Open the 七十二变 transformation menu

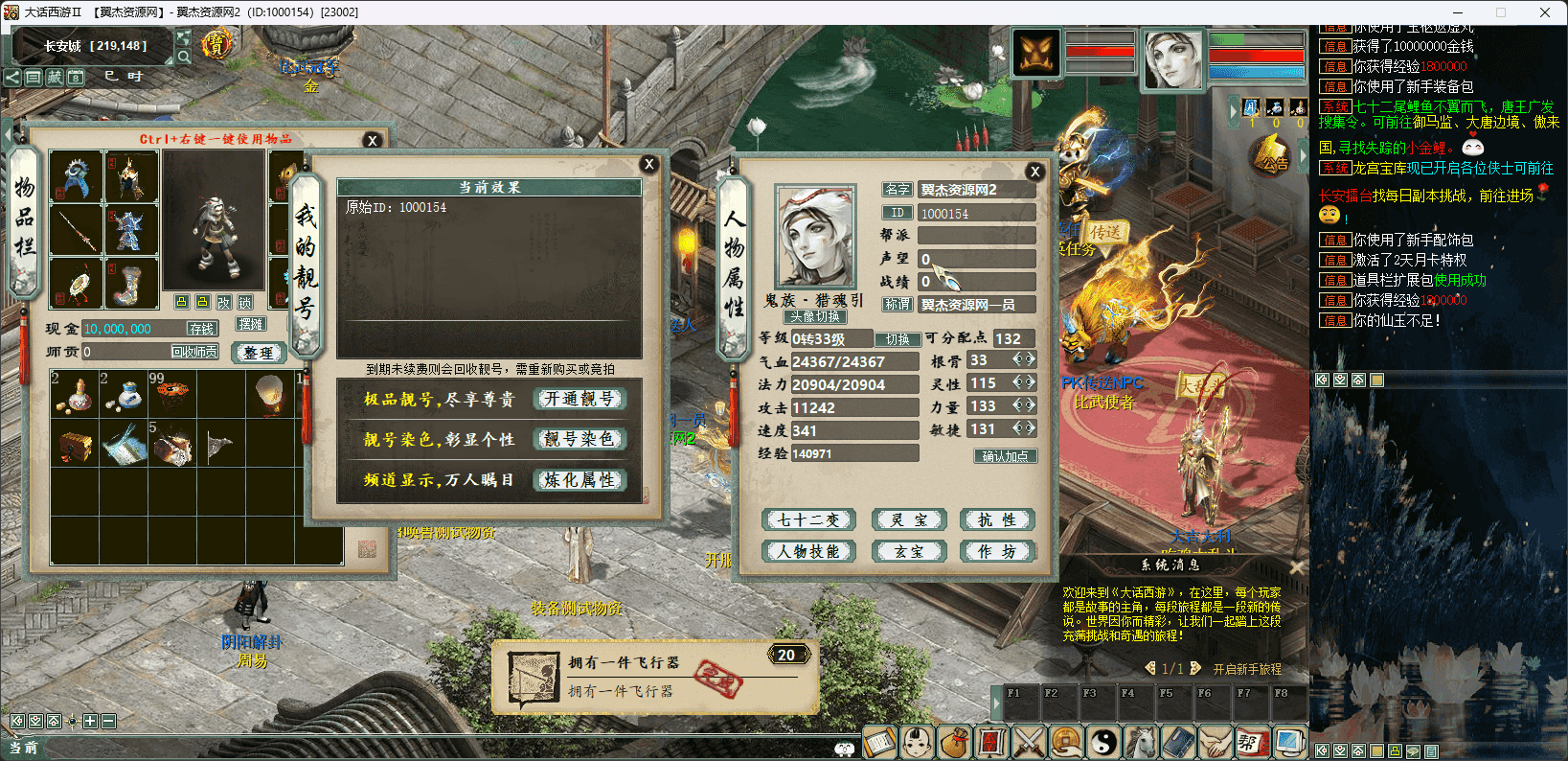click(807, 519)
